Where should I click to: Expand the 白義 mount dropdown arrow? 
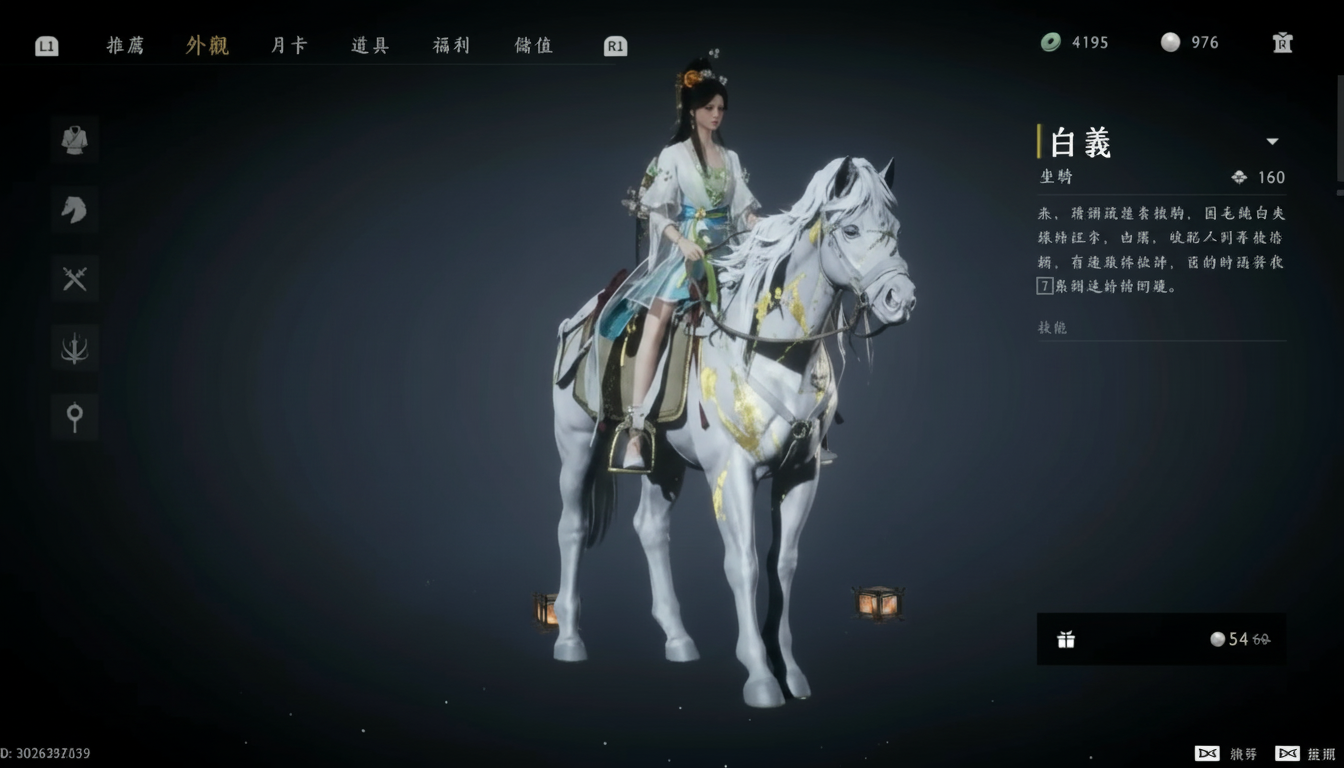point(1272,142)
